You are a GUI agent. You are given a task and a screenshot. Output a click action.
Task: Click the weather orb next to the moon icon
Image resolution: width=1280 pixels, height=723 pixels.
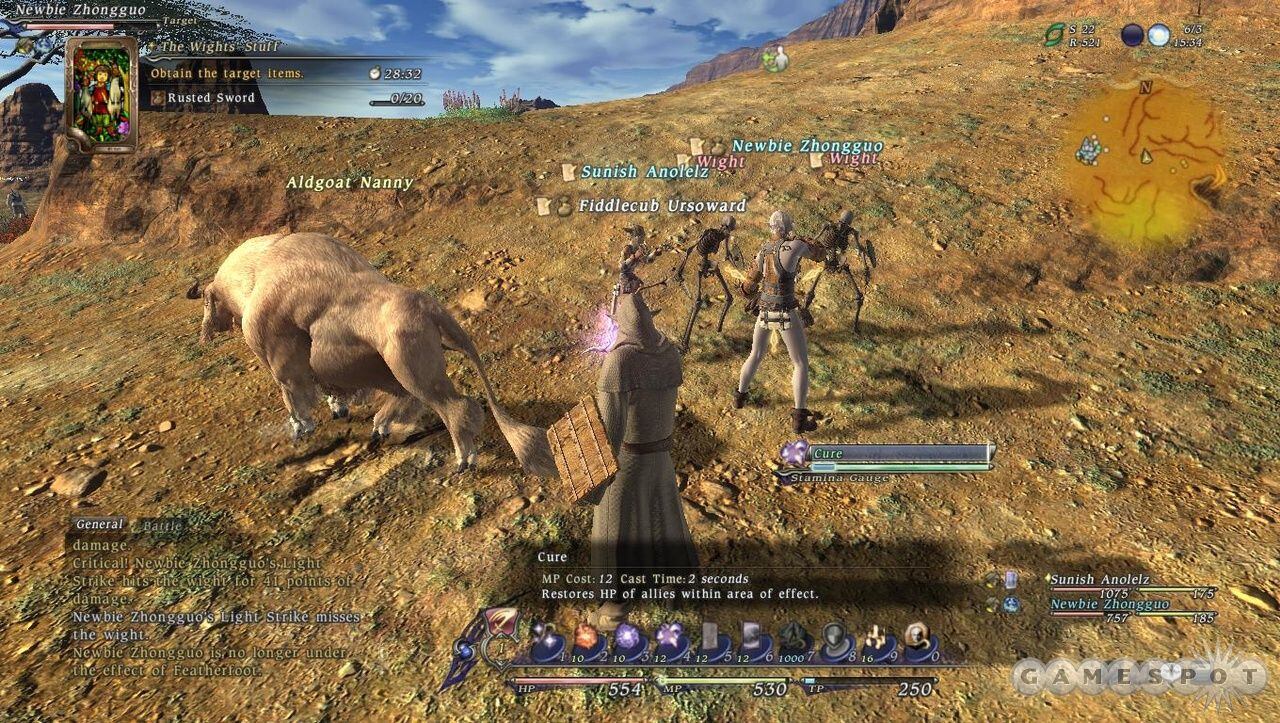pos(1160,33)
